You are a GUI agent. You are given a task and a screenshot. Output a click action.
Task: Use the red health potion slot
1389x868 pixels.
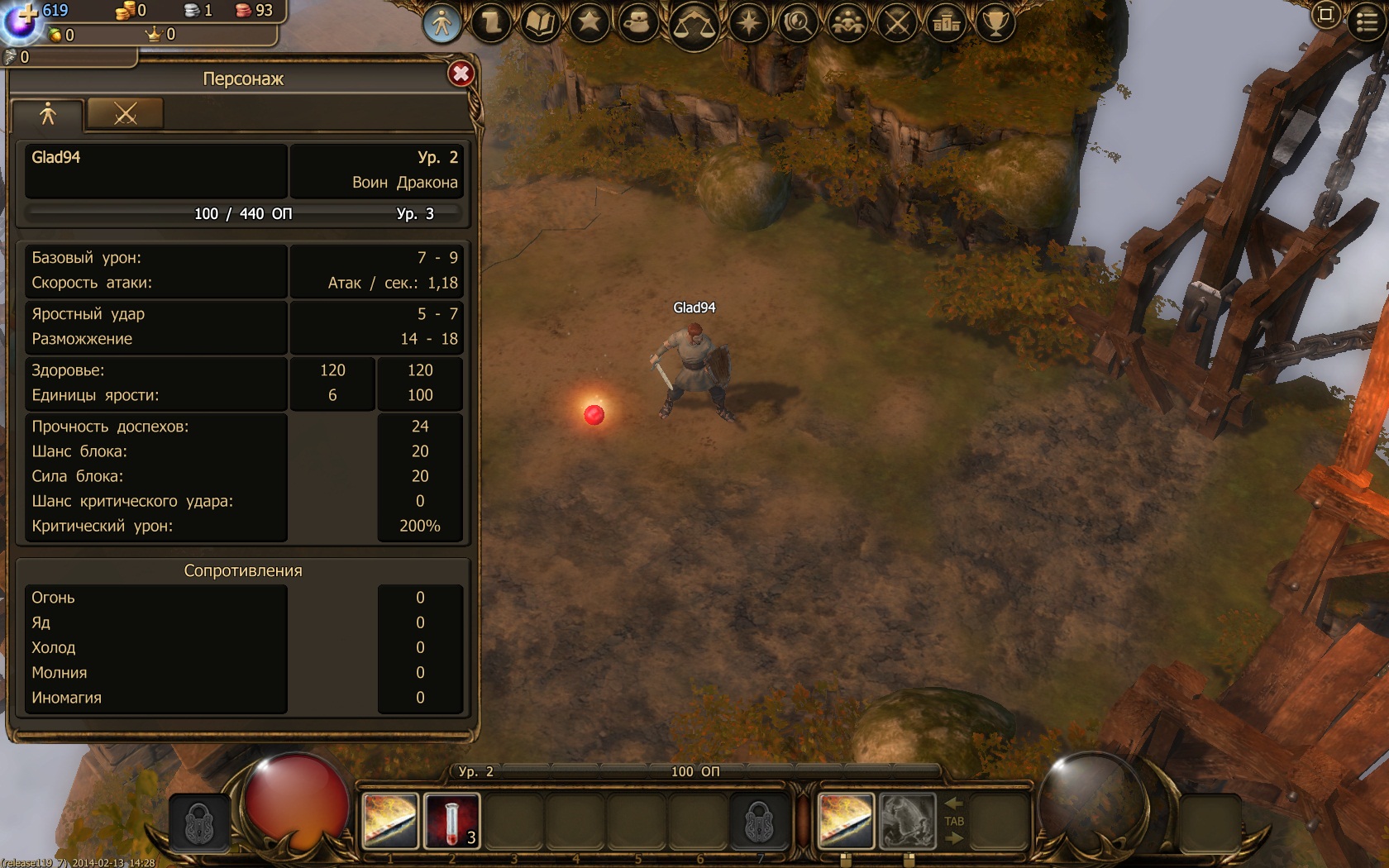tap(451, 821)
